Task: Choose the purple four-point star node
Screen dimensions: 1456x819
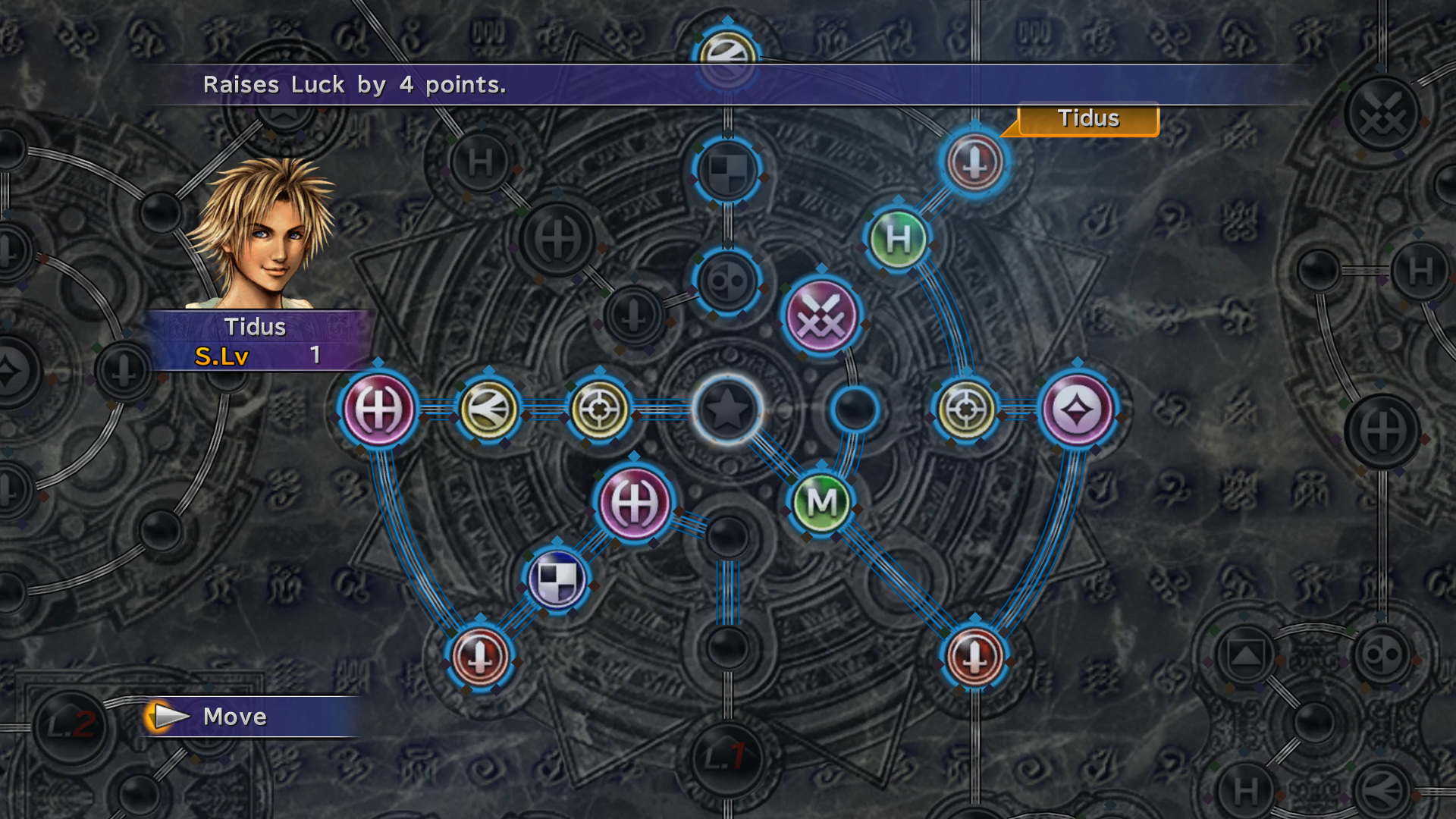Action: pos(1077,409)
